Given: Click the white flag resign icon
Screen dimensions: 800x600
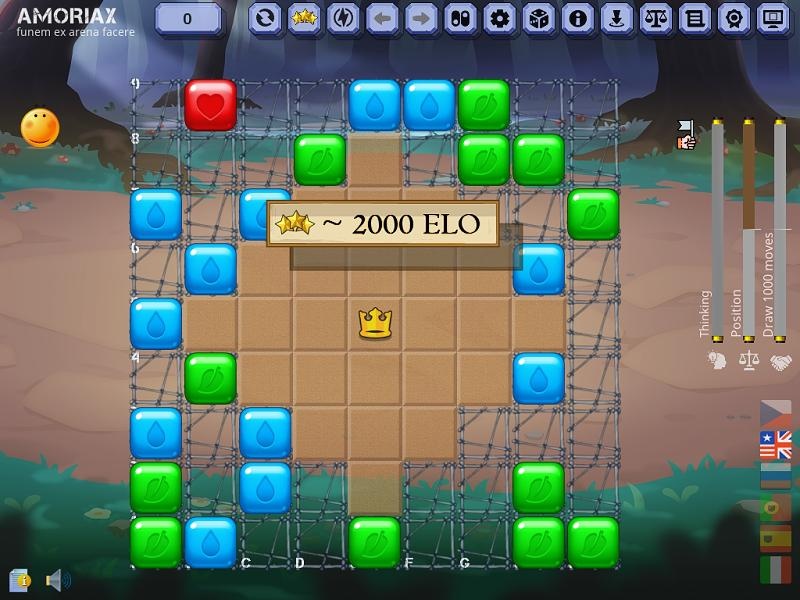Looking at the screenshot, I should tap(686, 135).
